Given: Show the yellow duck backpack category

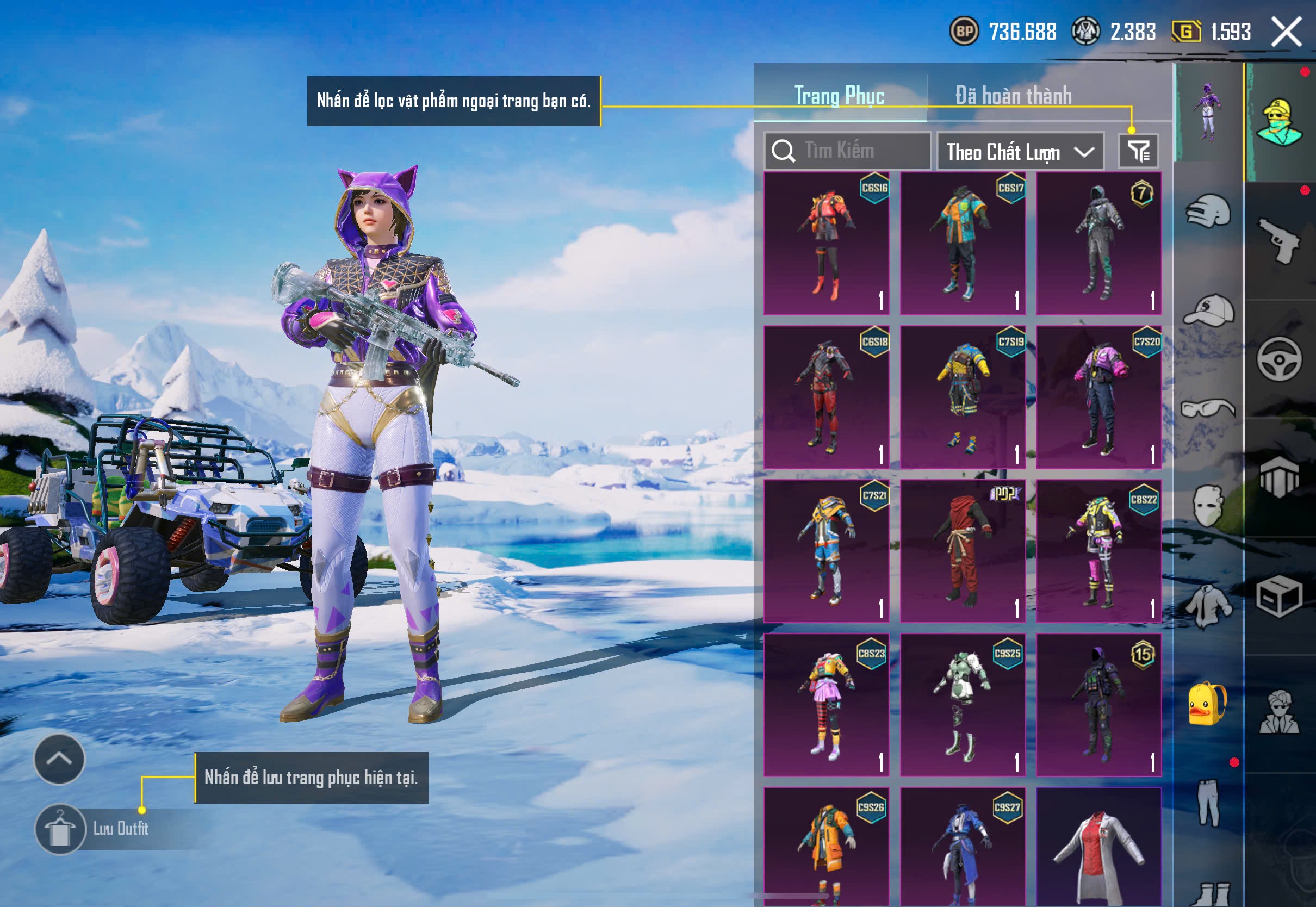Looking at the screenshot, I should point(1208,704).
